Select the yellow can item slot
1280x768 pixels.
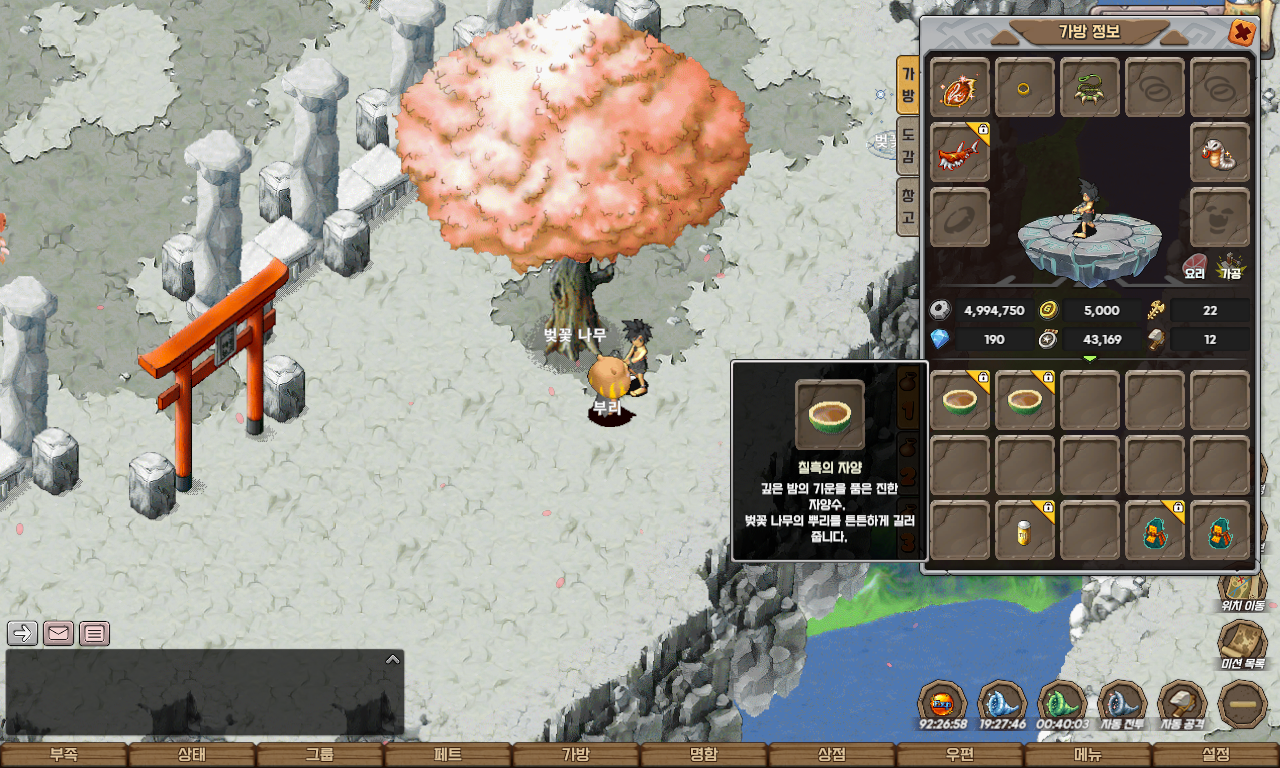pos(1025,530)
